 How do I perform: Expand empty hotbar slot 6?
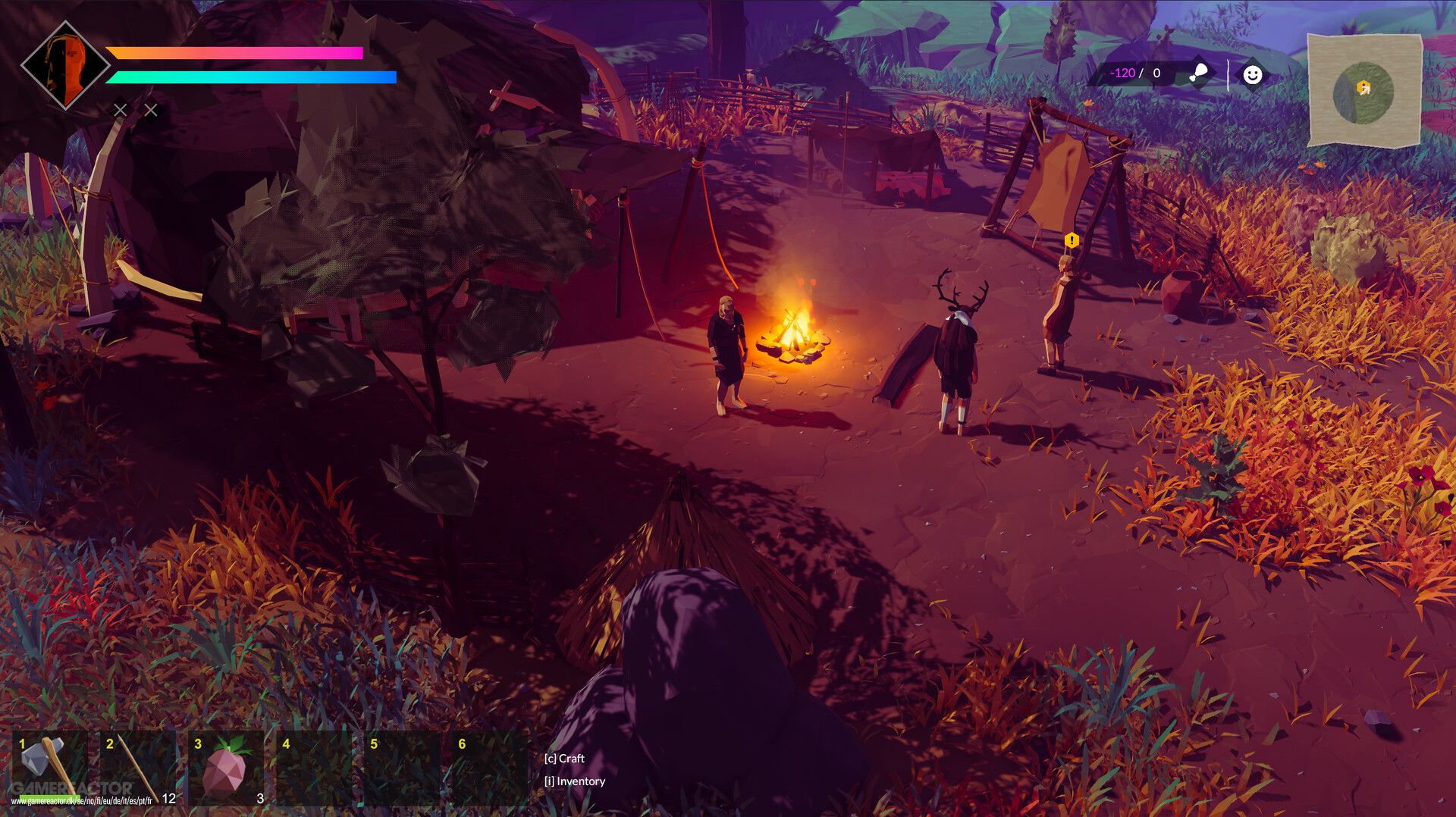tap(489, 769)
